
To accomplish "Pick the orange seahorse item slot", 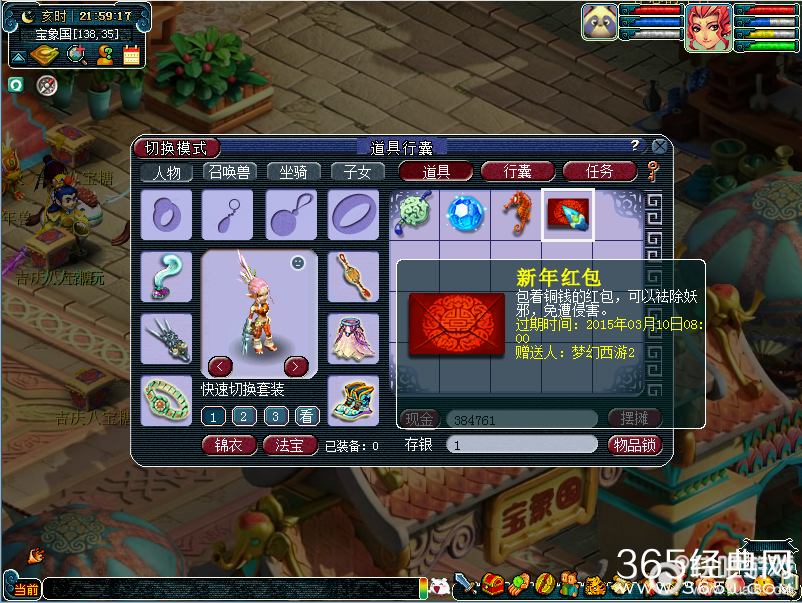I will pyautogui.click(x=516, y=214).
